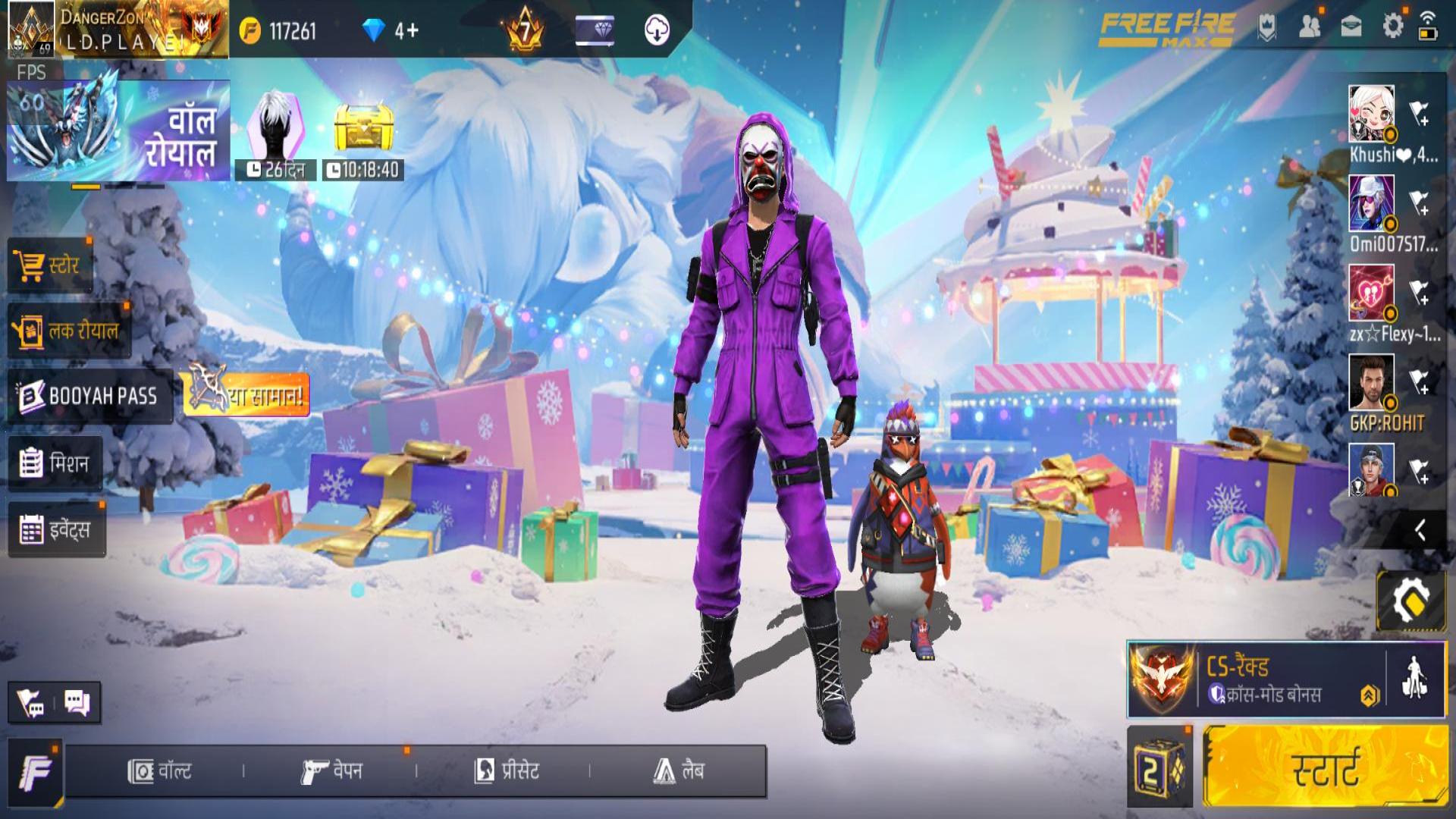This screenshot has height=819, width=1456.
Task: Add diamonds with the plus button
Action: tap(413, 30)
